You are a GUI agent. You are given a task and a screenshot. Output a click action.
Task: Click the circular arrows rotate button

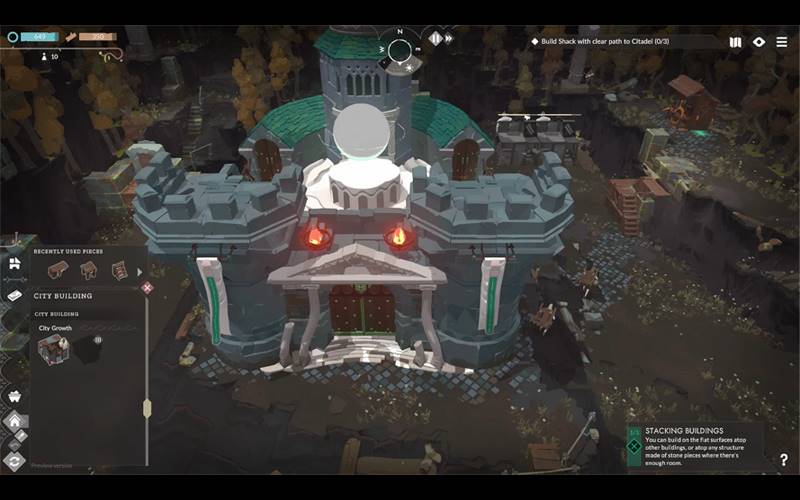[14, 460]
